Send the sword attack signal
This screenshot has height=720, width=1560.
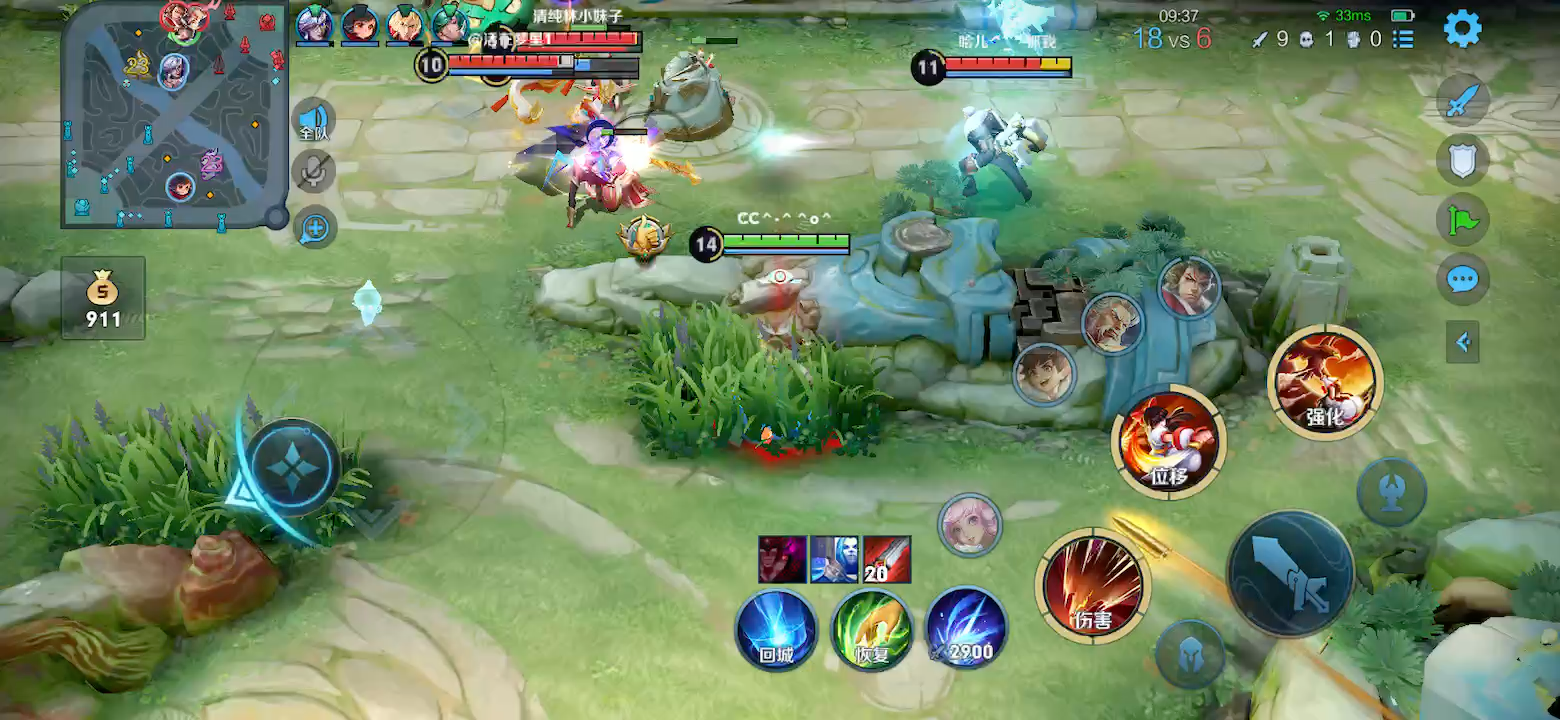[x=1463, y=100]
